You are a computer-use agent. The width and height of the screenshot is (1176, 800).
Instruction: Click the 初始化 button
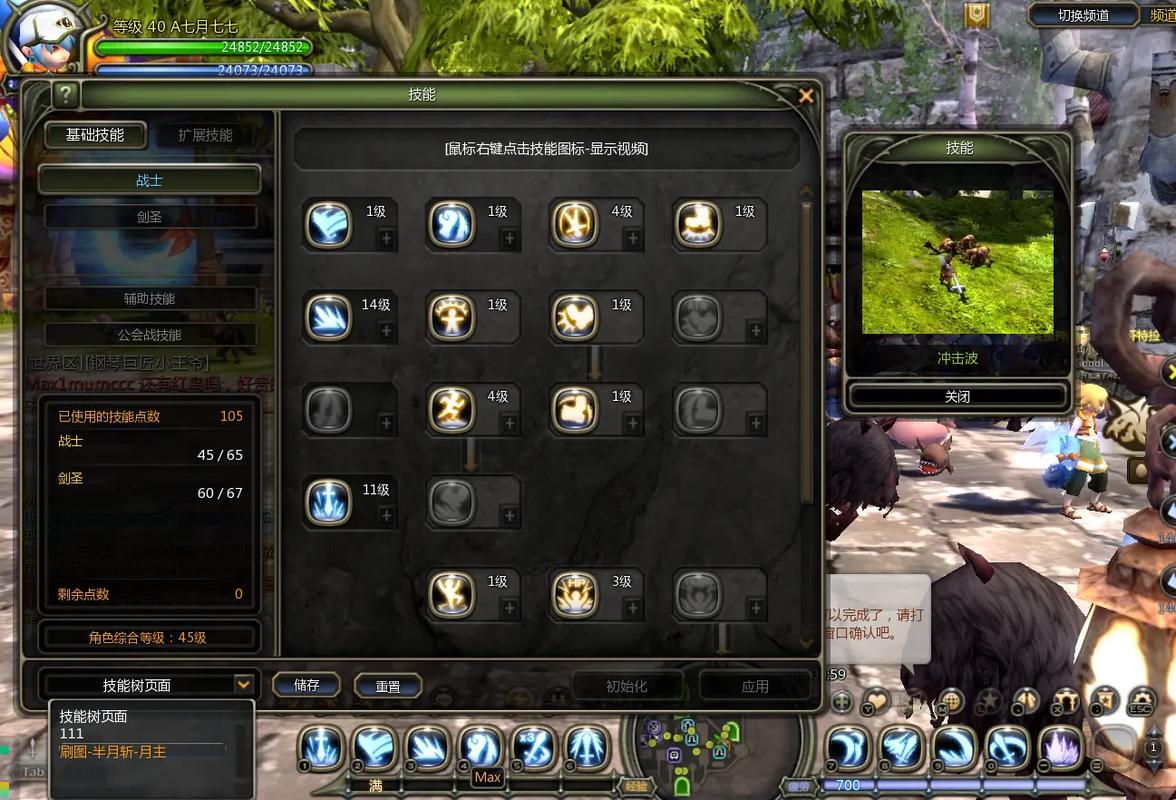coord(627,686)
